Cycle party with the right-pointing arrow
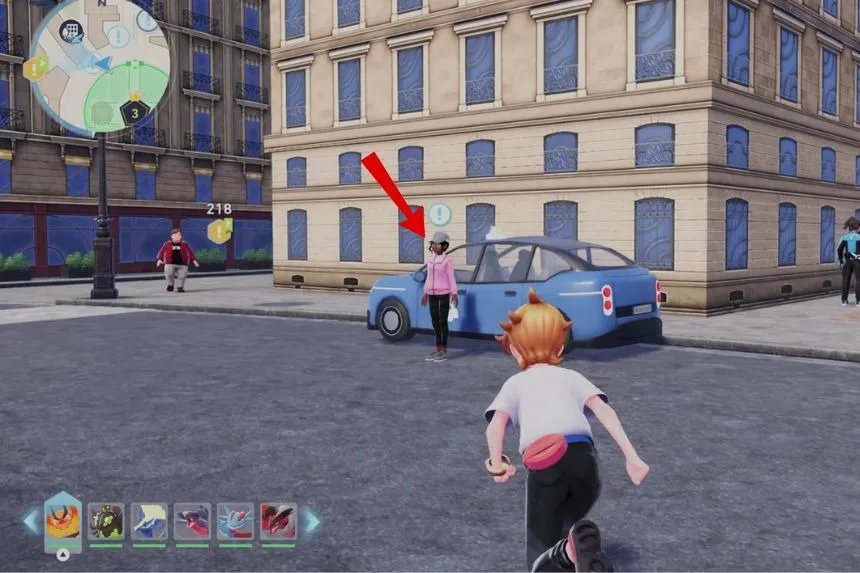 pyautogui.click(x=312, y=521)
